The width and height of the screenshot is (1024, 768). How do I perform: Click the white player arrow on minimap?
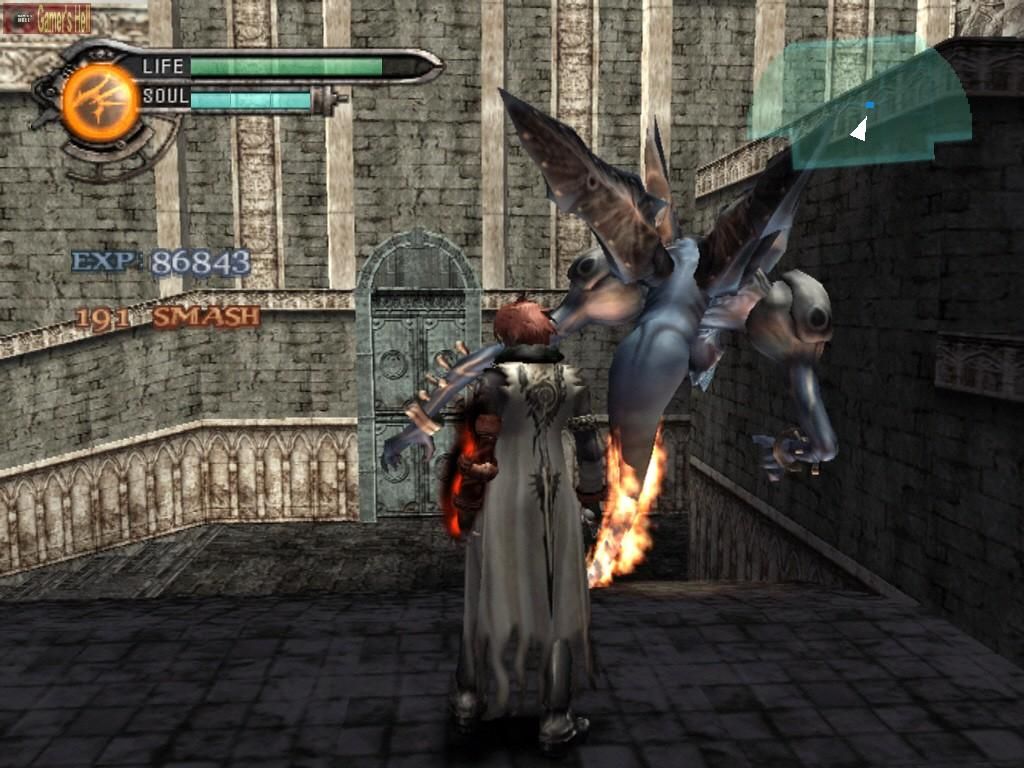point(858,129)
